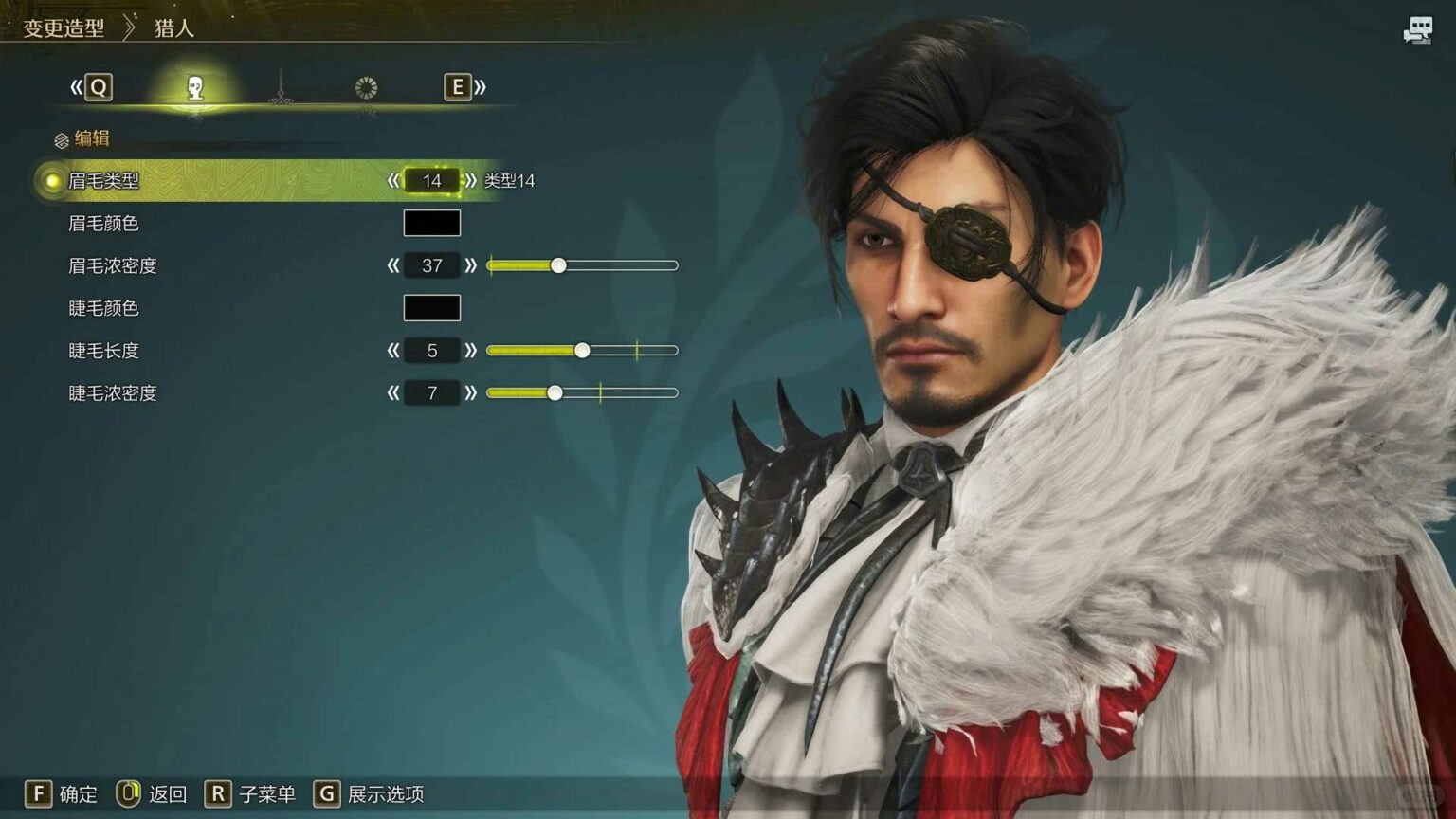Adjust the 睫毛浓密度 slider
Image resolution: width=1456 pixels, height=819 pixels.
pos(555,392)
